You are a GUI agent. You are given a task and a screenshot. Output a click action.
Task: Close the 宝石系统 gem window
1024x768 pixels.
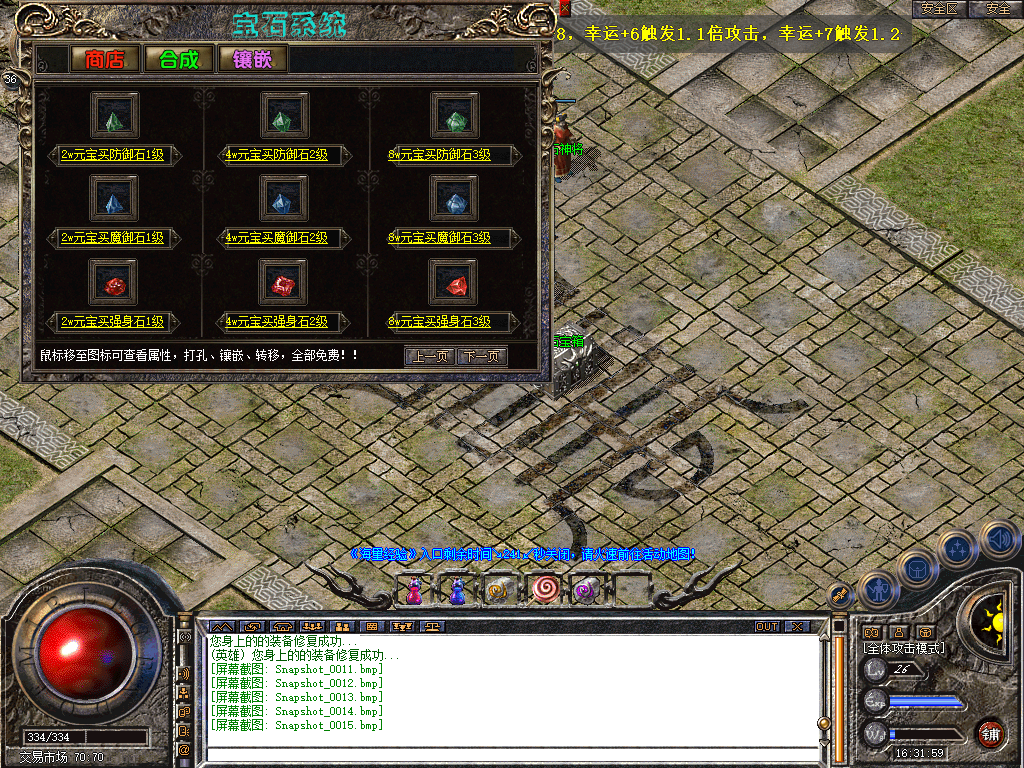point(565,9)
